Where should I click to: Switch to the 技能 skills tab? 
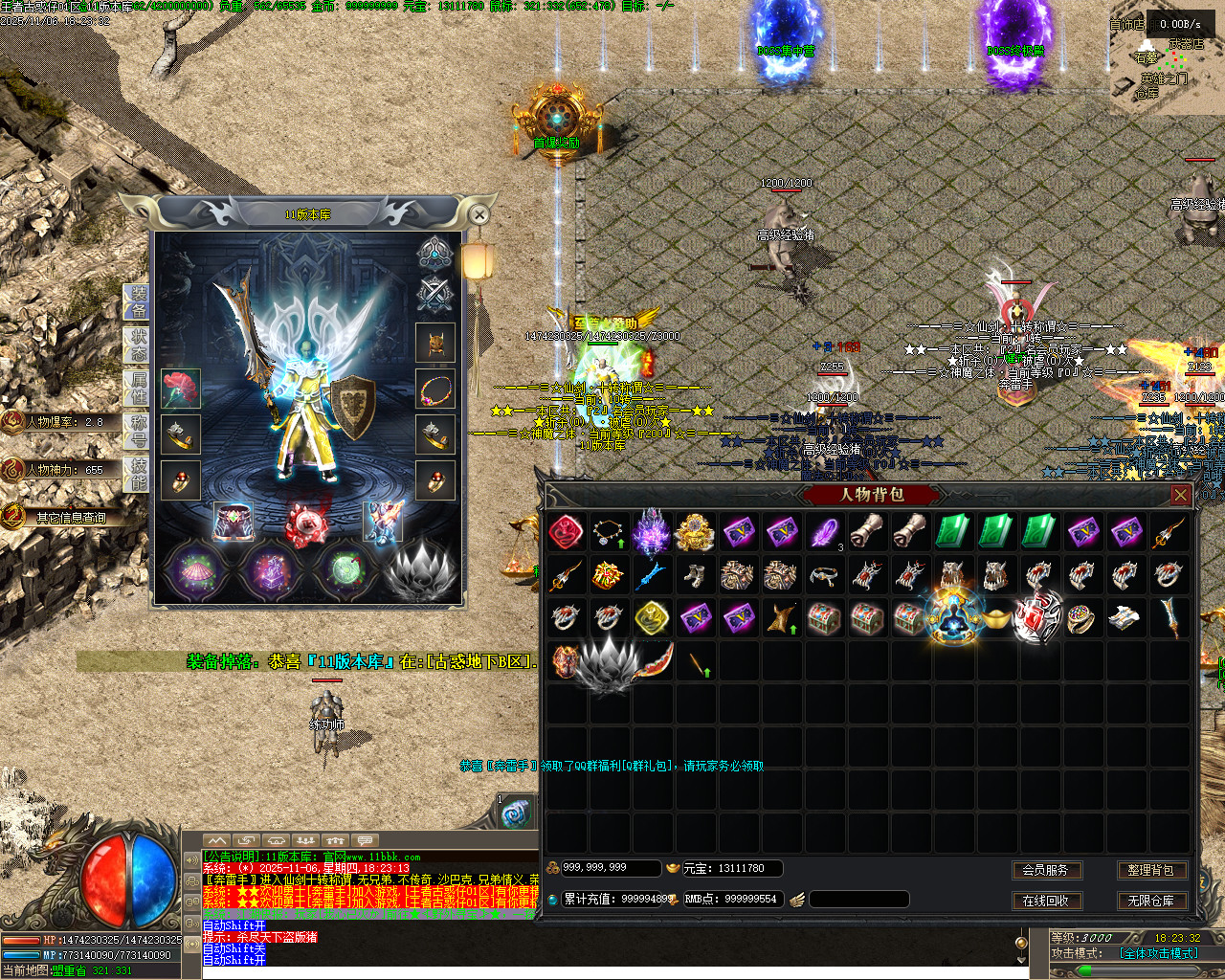click(138, 473)
